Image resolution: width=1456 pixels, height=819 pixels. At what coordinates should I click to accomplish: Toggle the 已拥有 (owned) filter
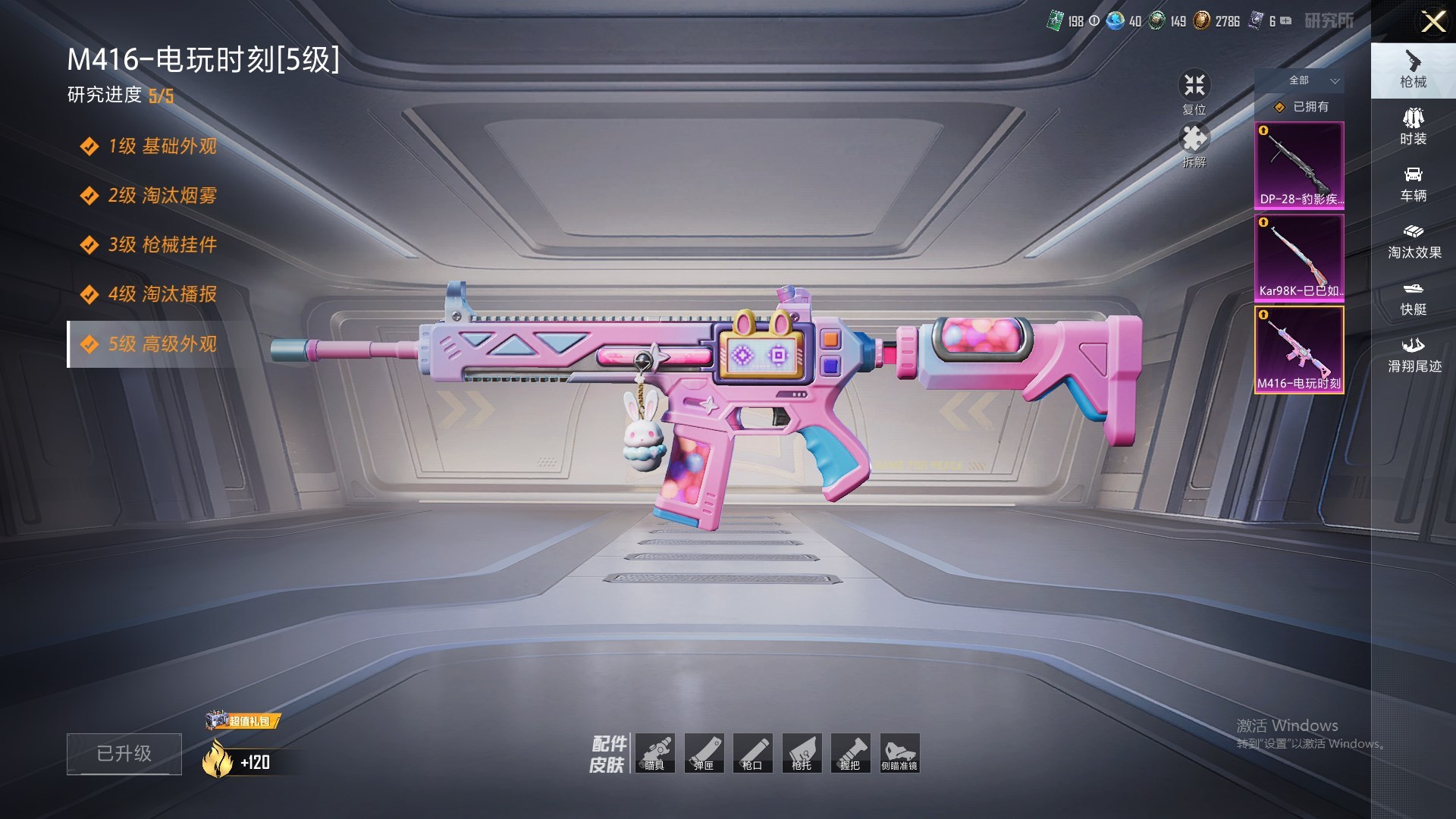(1302, 107)
